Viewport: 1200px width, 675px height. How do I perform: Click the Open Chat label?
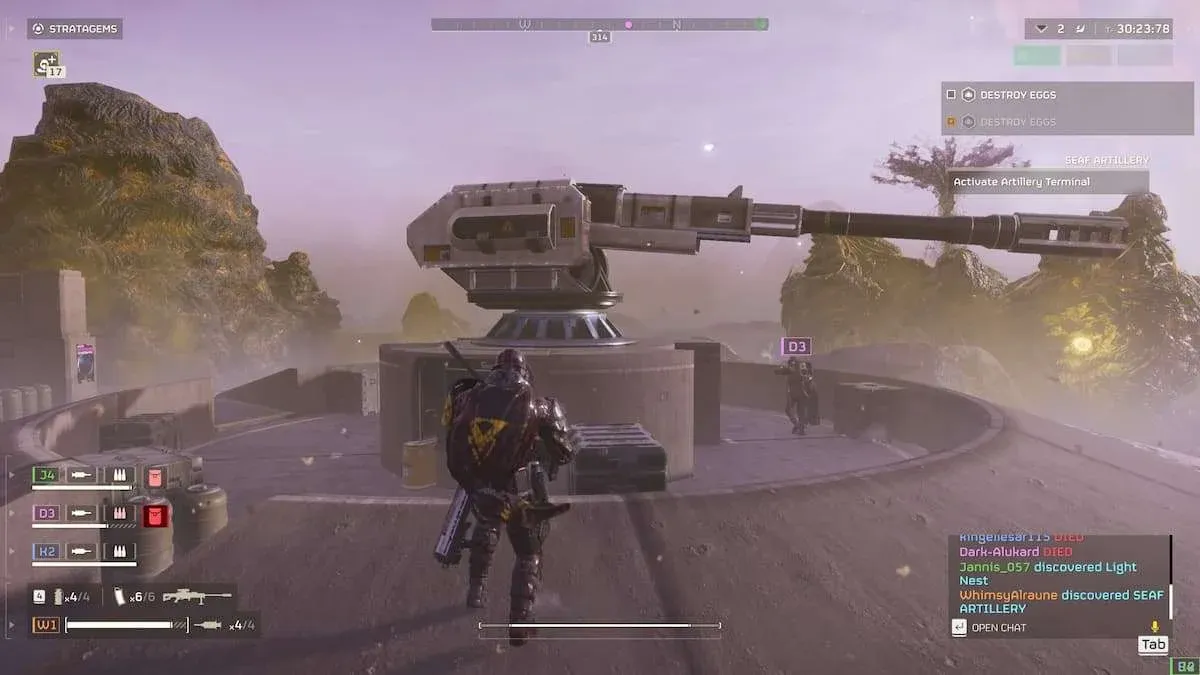point(999,628)
